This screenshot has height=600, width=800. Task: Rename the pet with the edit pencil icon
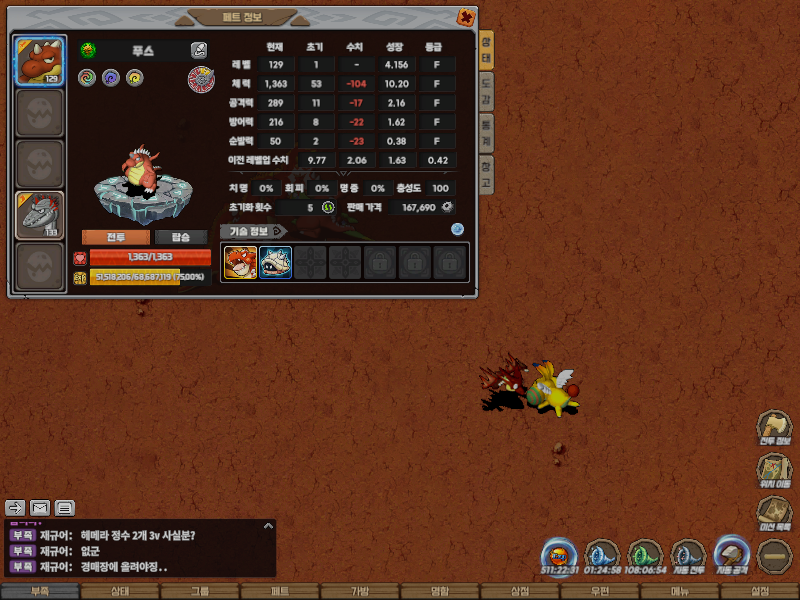pos(199,50)
